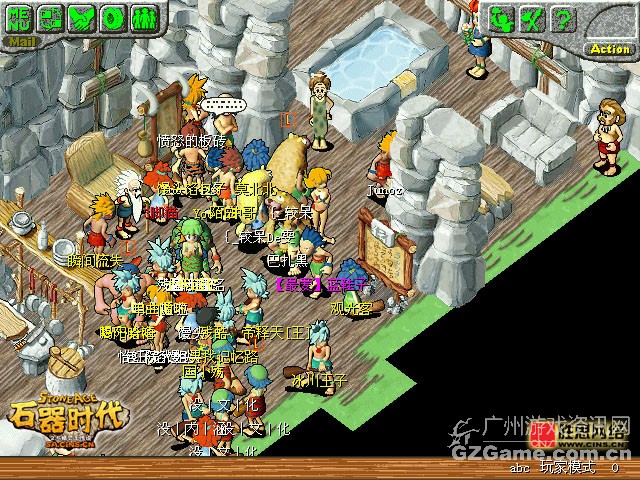Toggle the abc input mode indicator
The height and width of the screenshot is (480, 640).
519,467
